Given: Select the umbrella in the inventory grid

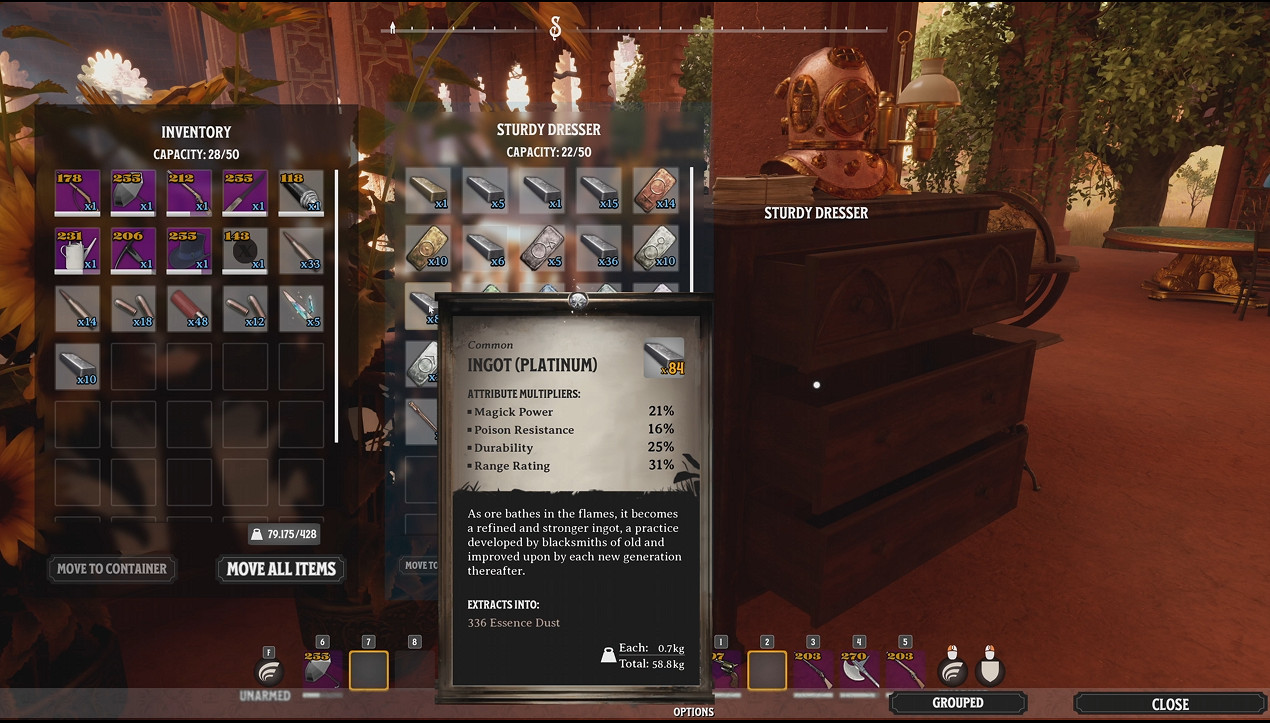Looking at the screenshot, I should (x=134, y=193).
